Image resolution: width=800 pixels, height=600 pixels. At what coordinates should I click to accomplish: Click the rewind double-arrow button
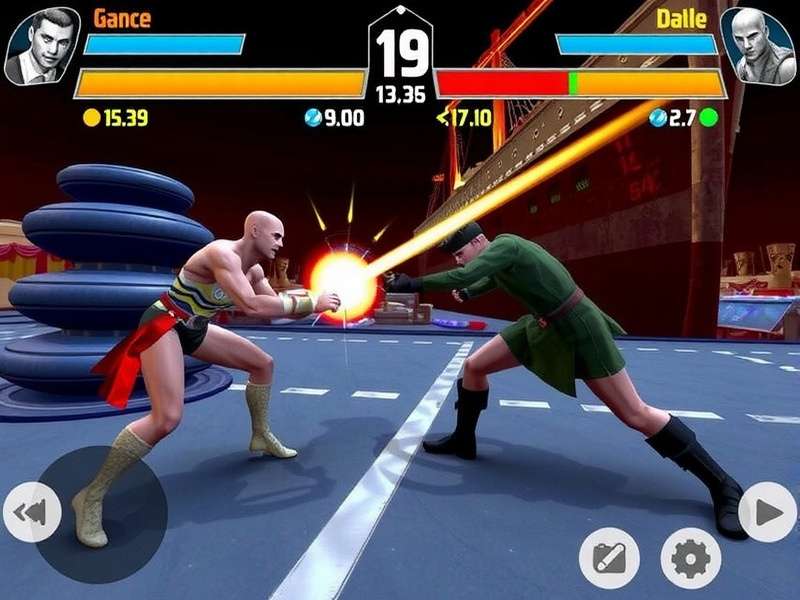click(31, 513)
